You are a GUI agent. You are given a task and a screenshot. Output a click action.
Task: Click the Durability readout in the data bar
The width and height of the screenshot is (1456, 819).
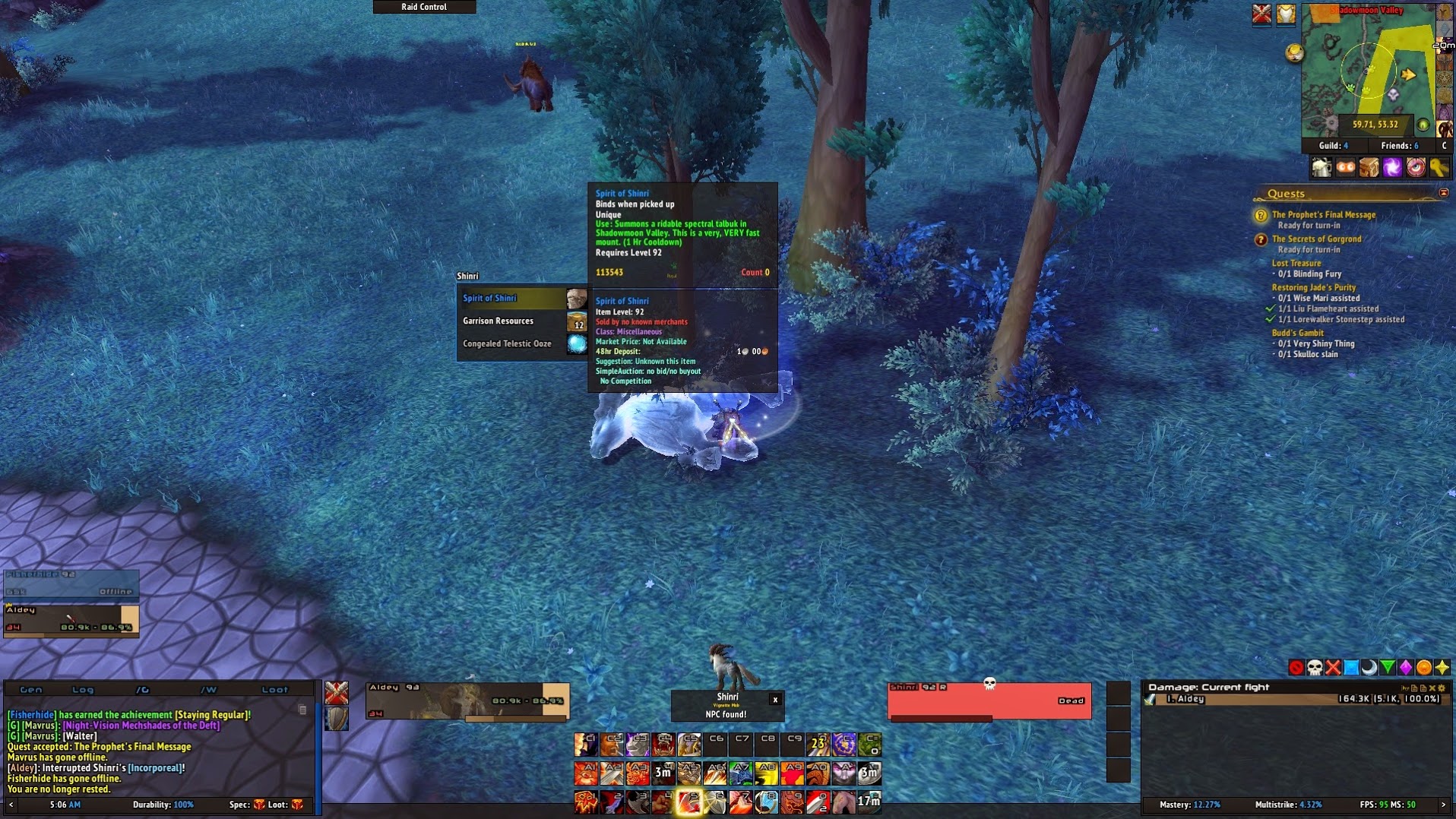pos(163,805)
